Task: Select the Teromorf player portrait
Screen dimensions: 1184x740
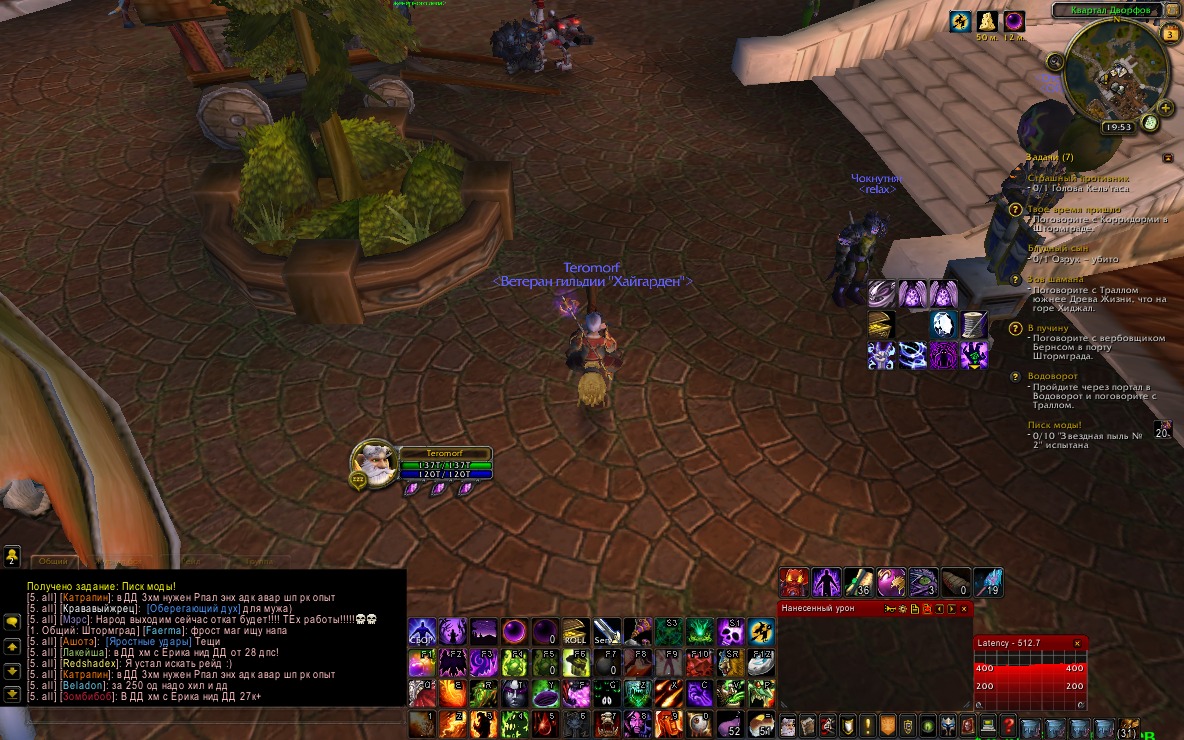Action: click(x=374, y=464)
